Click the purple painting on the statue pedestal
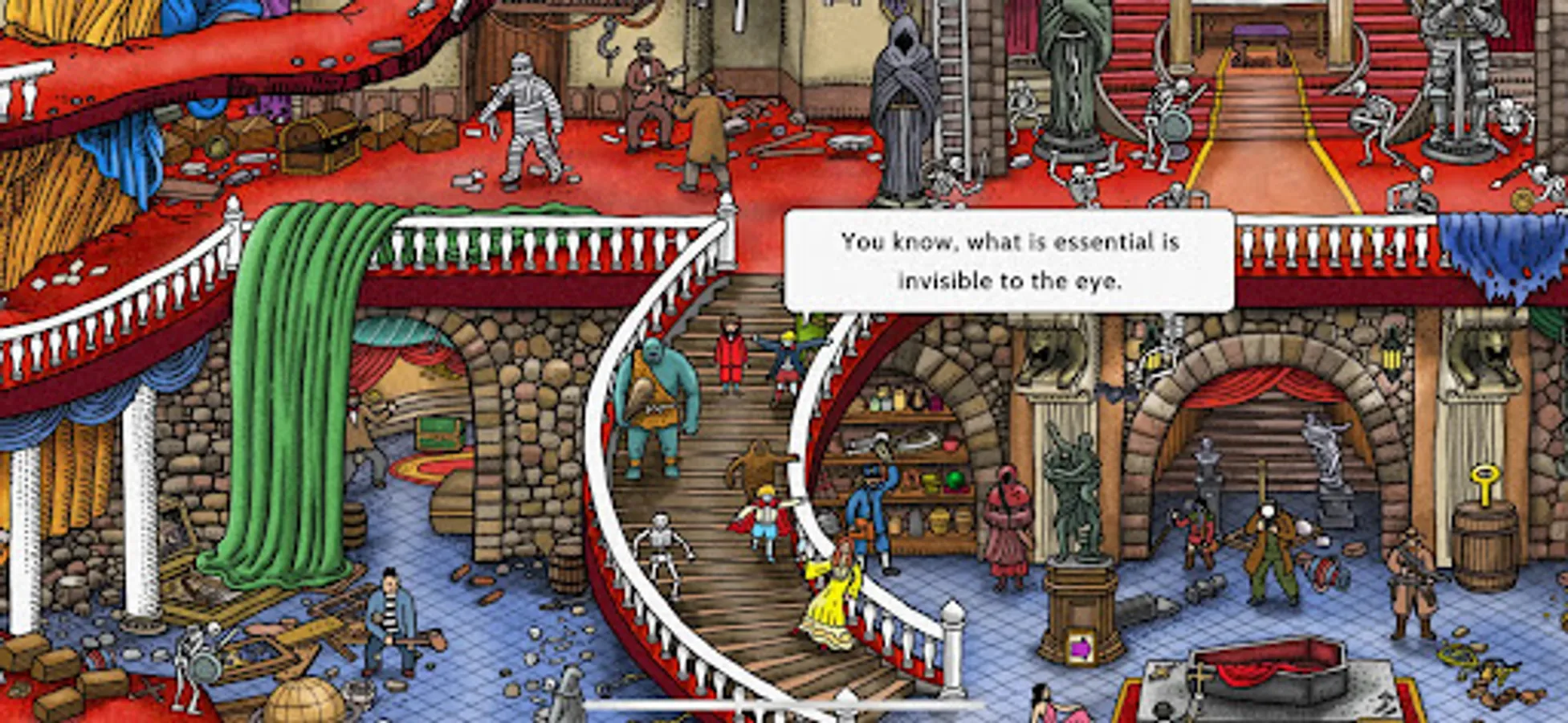Viewport: 1568px width, 723px height. pos(1080,647)
